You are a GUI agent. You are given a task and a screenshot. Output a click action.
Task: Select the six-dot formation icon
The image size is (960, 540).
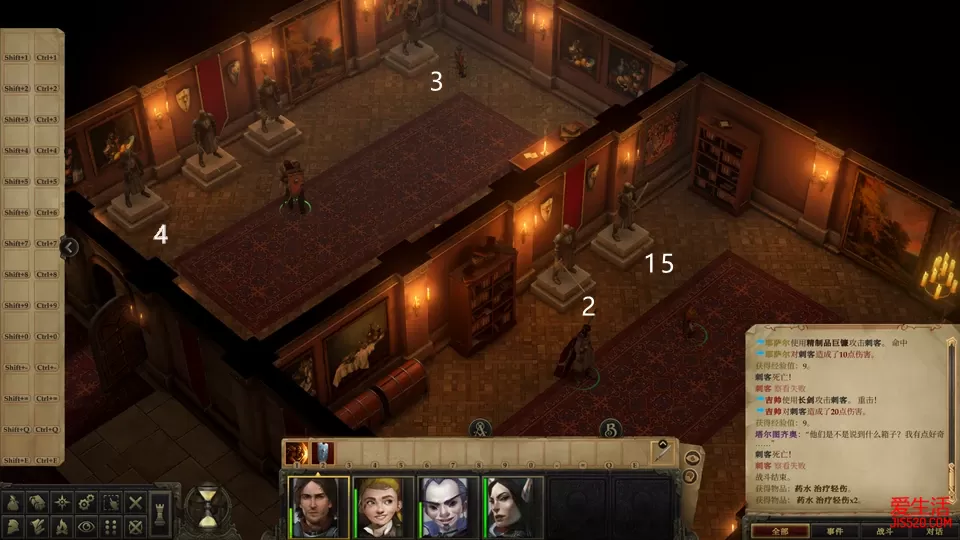(x=112, y=526)
